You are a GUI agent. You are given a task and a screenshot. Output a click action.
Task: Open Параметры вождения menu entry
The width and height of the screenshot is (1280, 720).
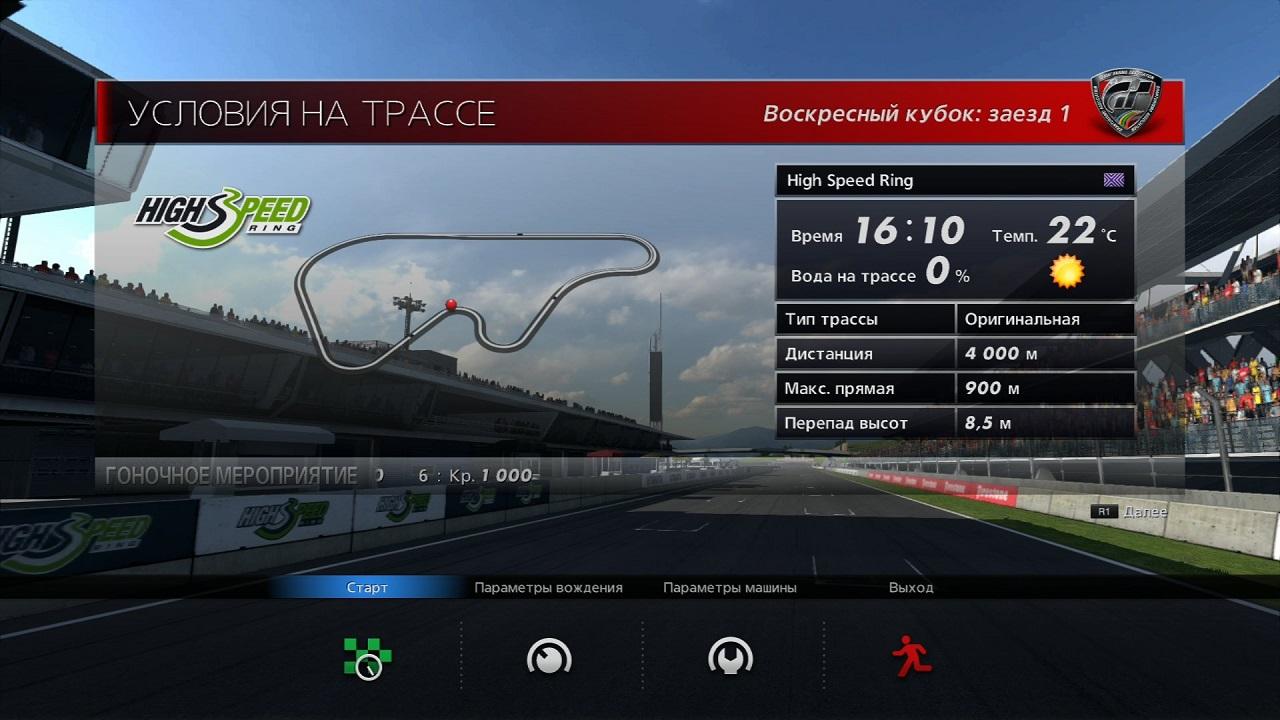point(548,588)
